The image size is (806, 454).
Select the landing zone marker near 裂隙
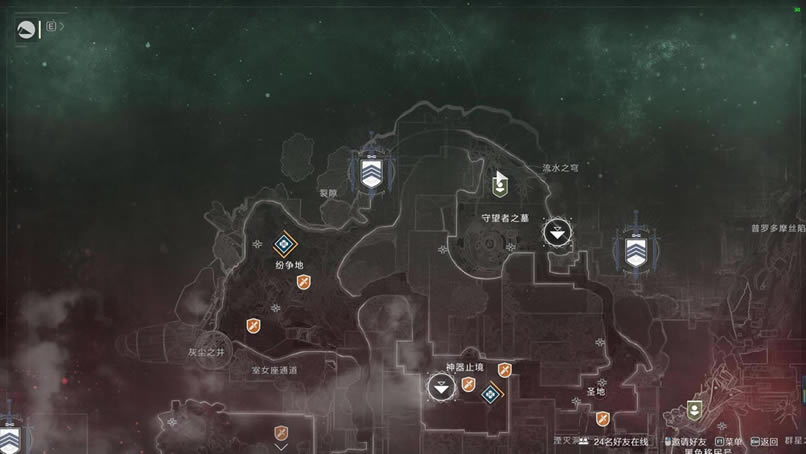tap(371, 176)
